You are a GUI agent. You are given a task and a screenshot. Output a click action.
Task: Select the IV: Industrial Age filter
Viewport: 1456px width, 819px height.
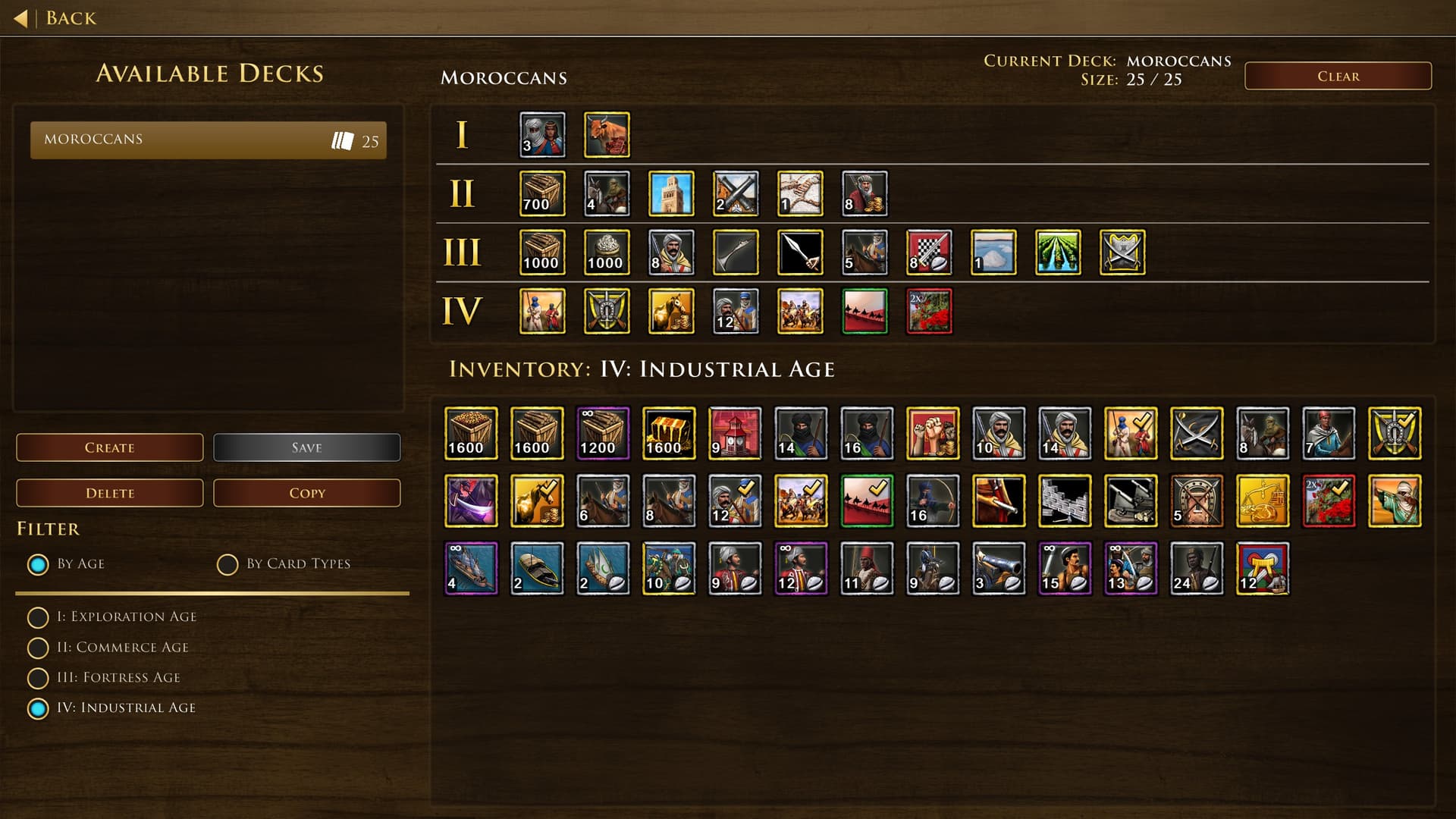[x=38, y=708]
